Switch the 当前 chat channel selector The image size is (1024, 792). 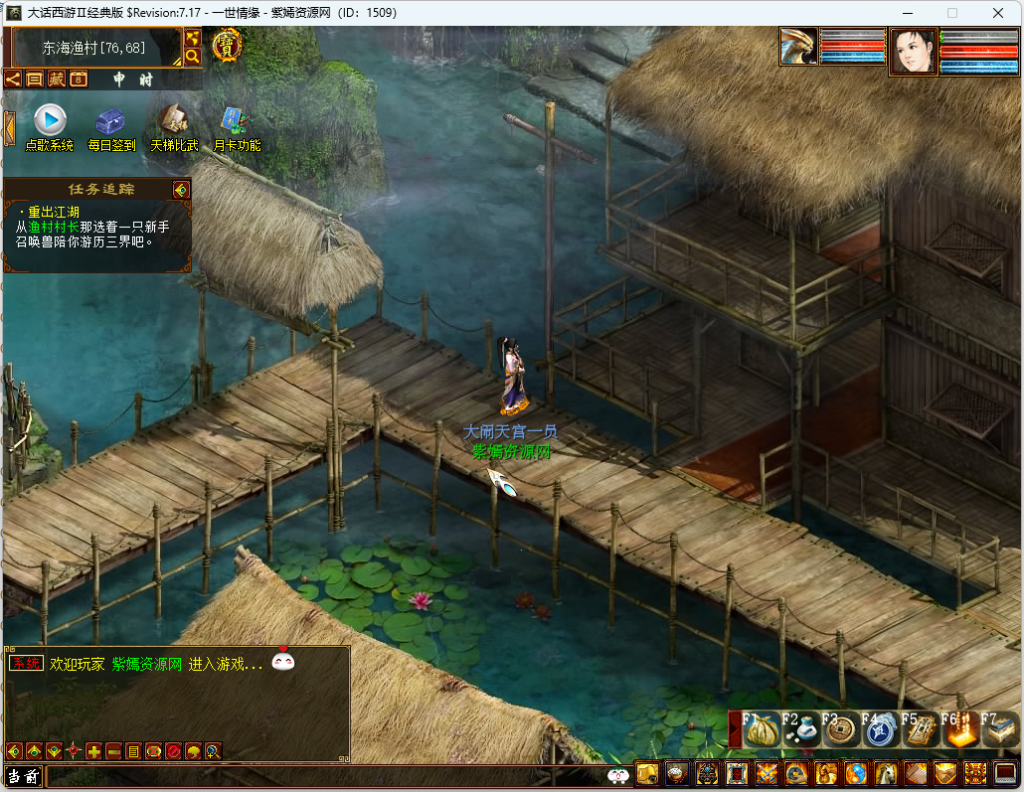click(24, 776)
